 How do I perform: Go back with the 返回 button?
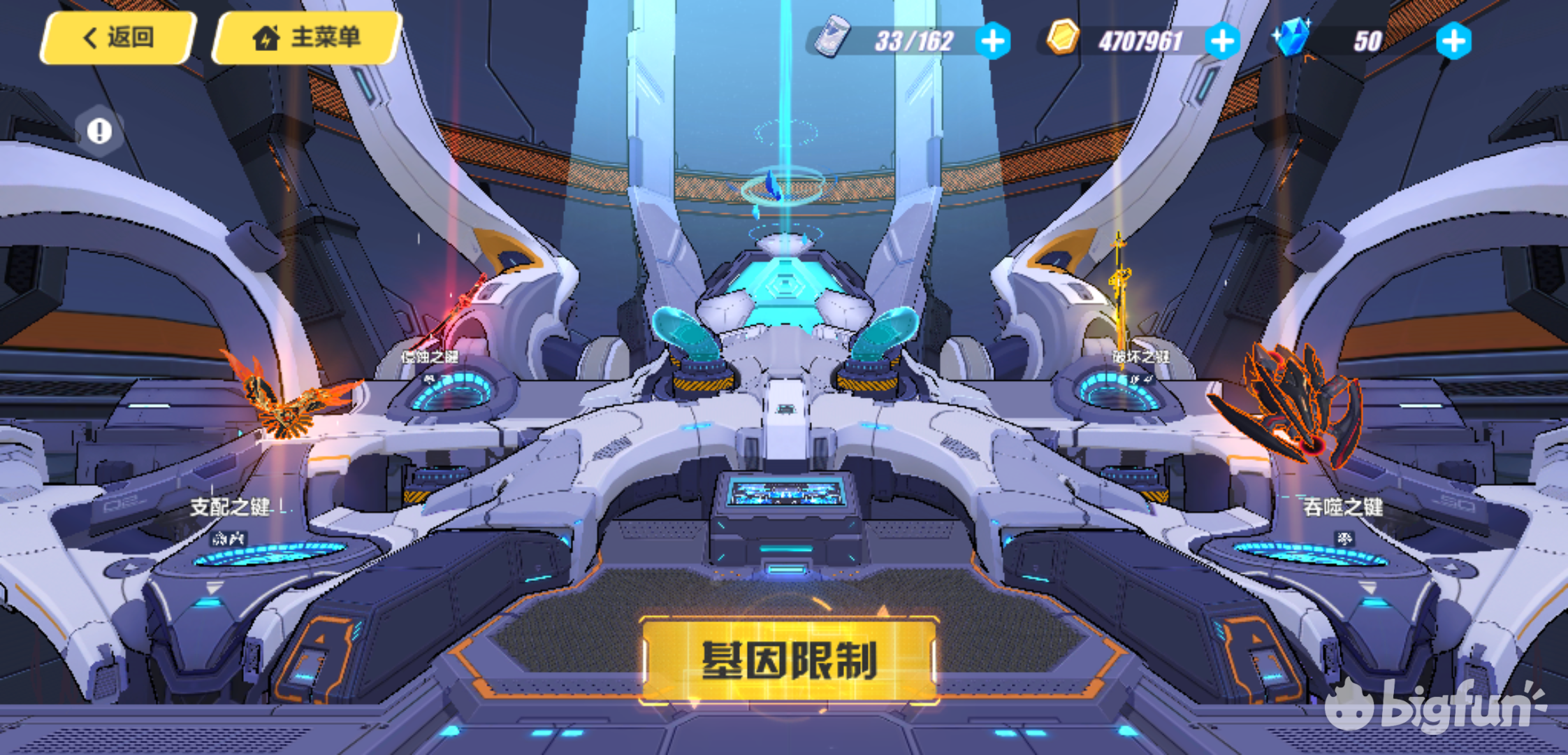pyautogui.click(x=117, y=38)
